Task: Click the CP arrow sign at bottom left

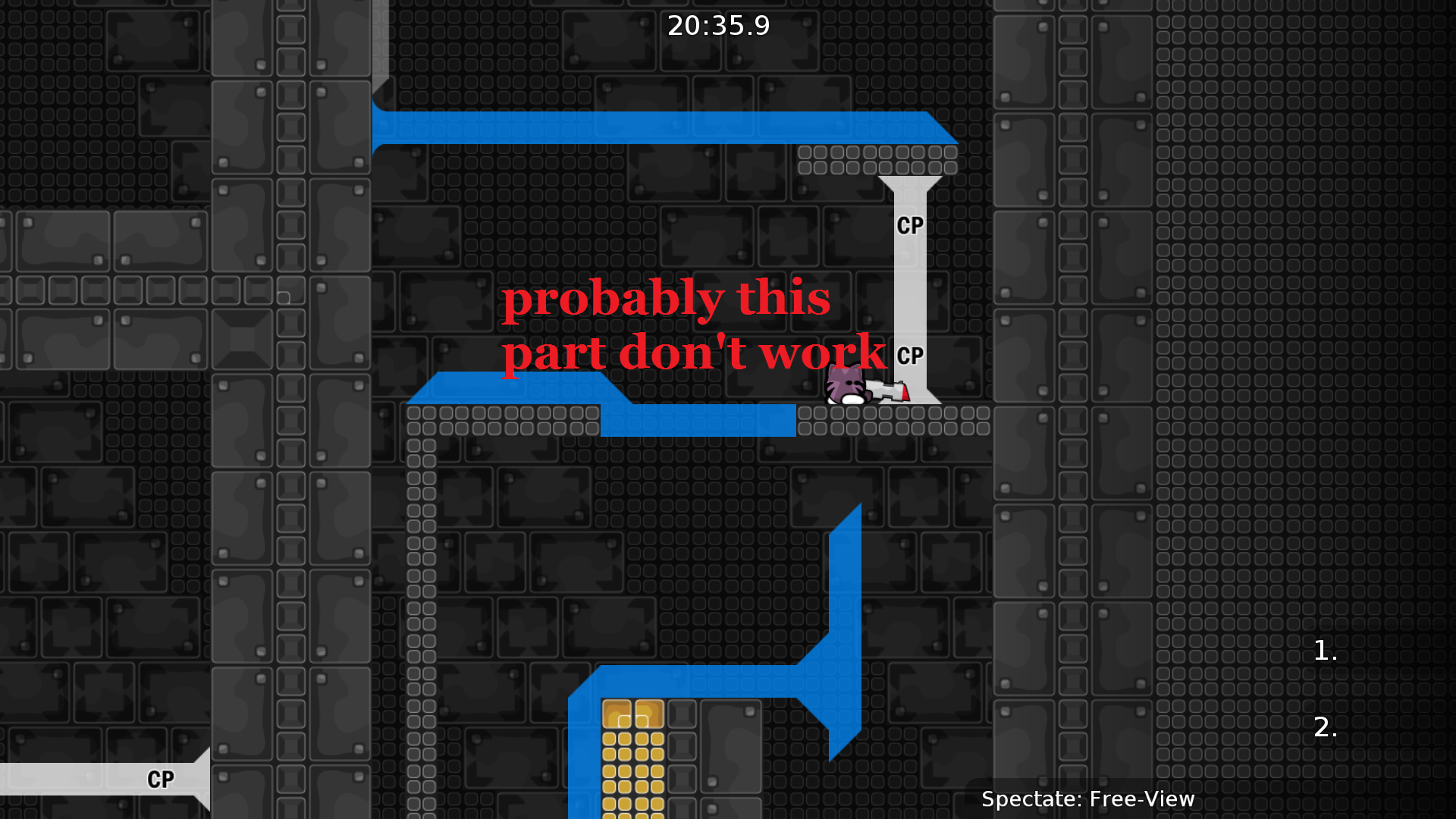Action: [x=159, y=778]
